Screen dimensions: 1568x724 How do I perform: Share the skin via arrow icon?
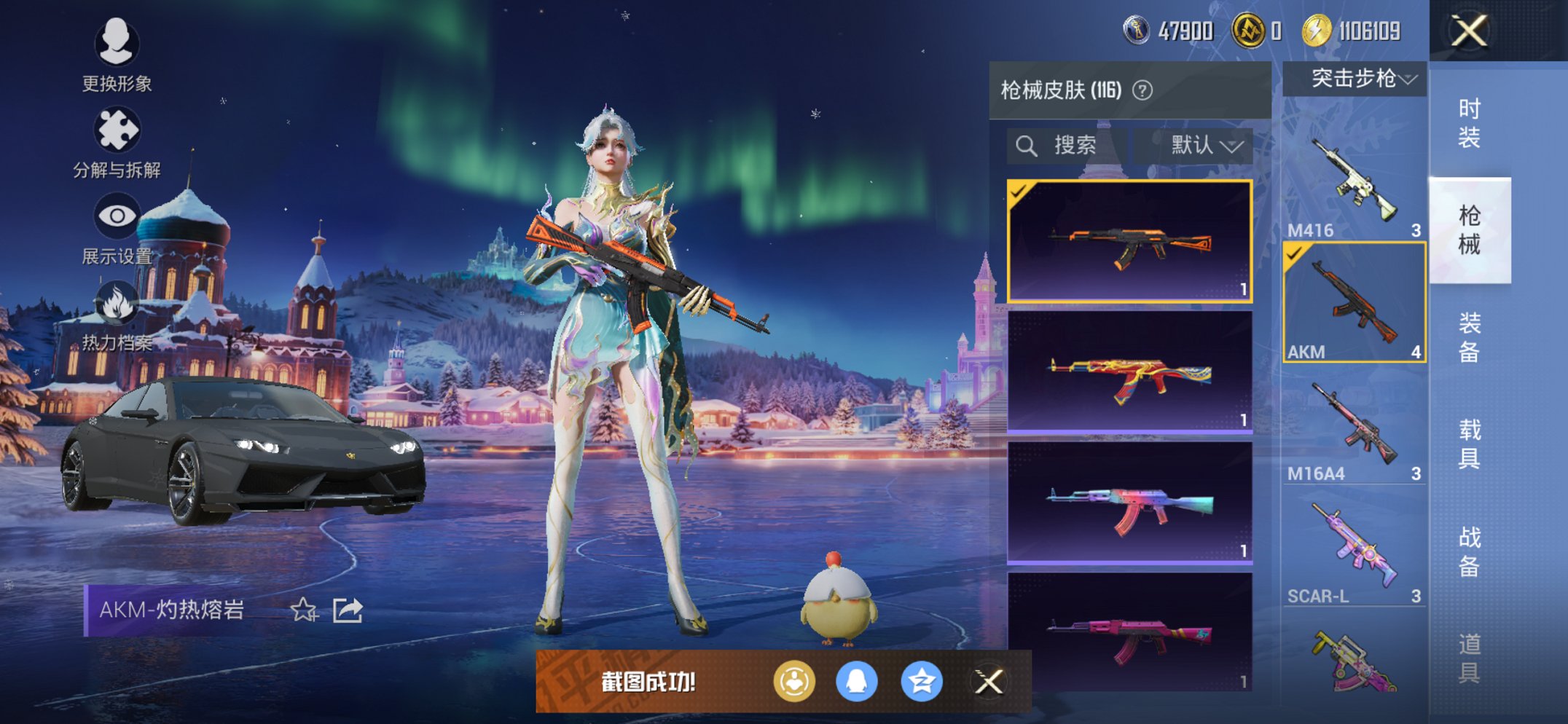click(x=348, y=610)
